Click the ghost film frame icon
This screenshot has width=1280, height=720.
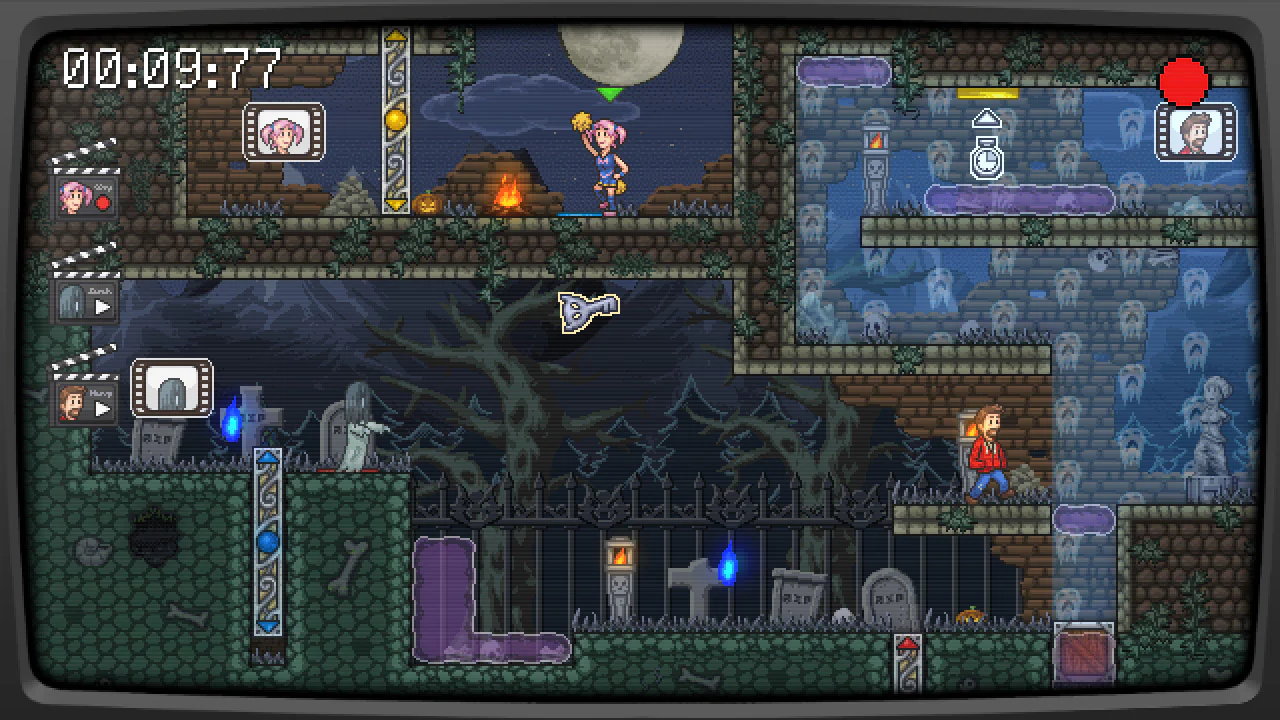172,388
